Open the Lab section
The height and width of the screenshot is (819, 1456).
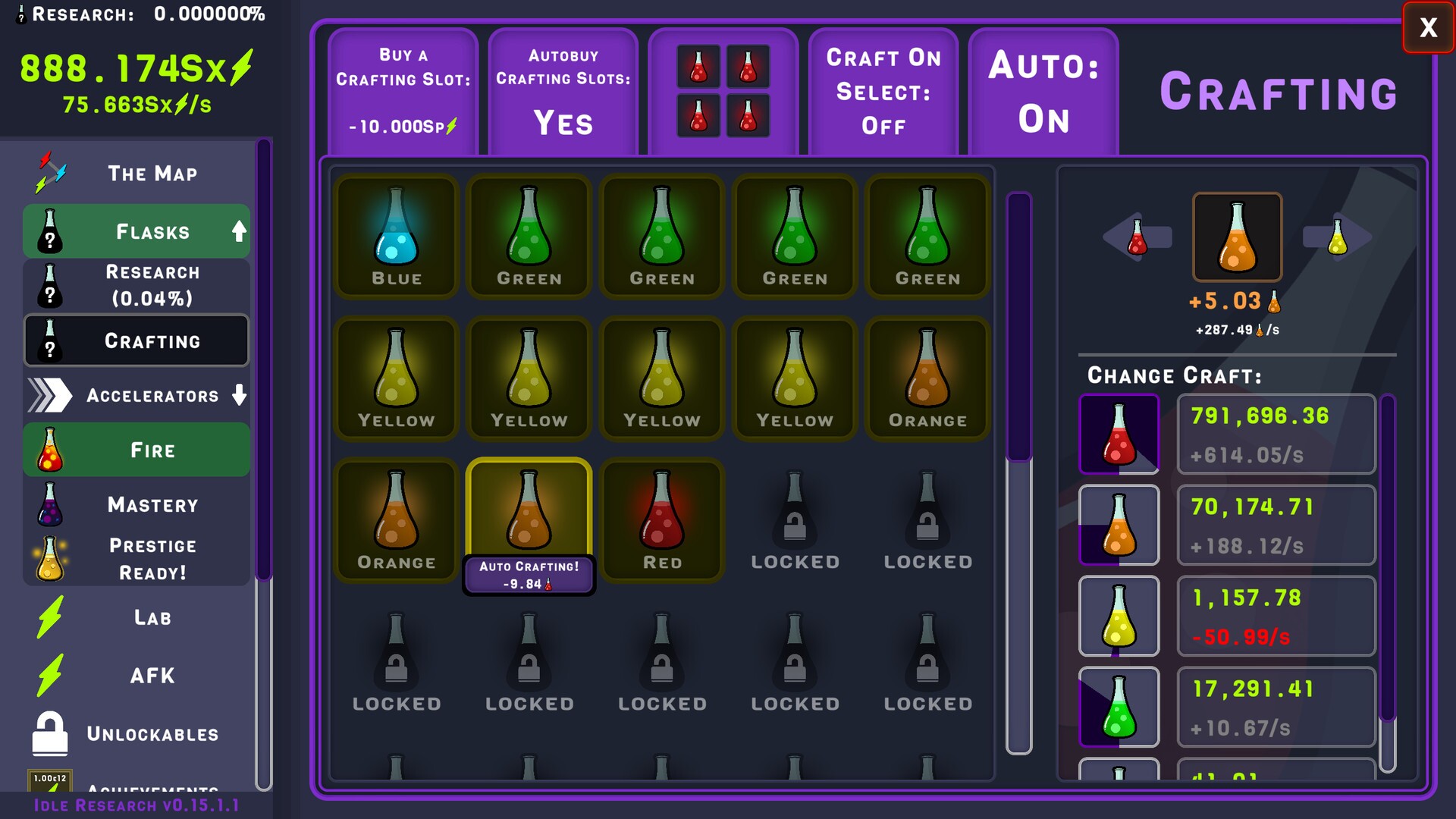(136, 617)
